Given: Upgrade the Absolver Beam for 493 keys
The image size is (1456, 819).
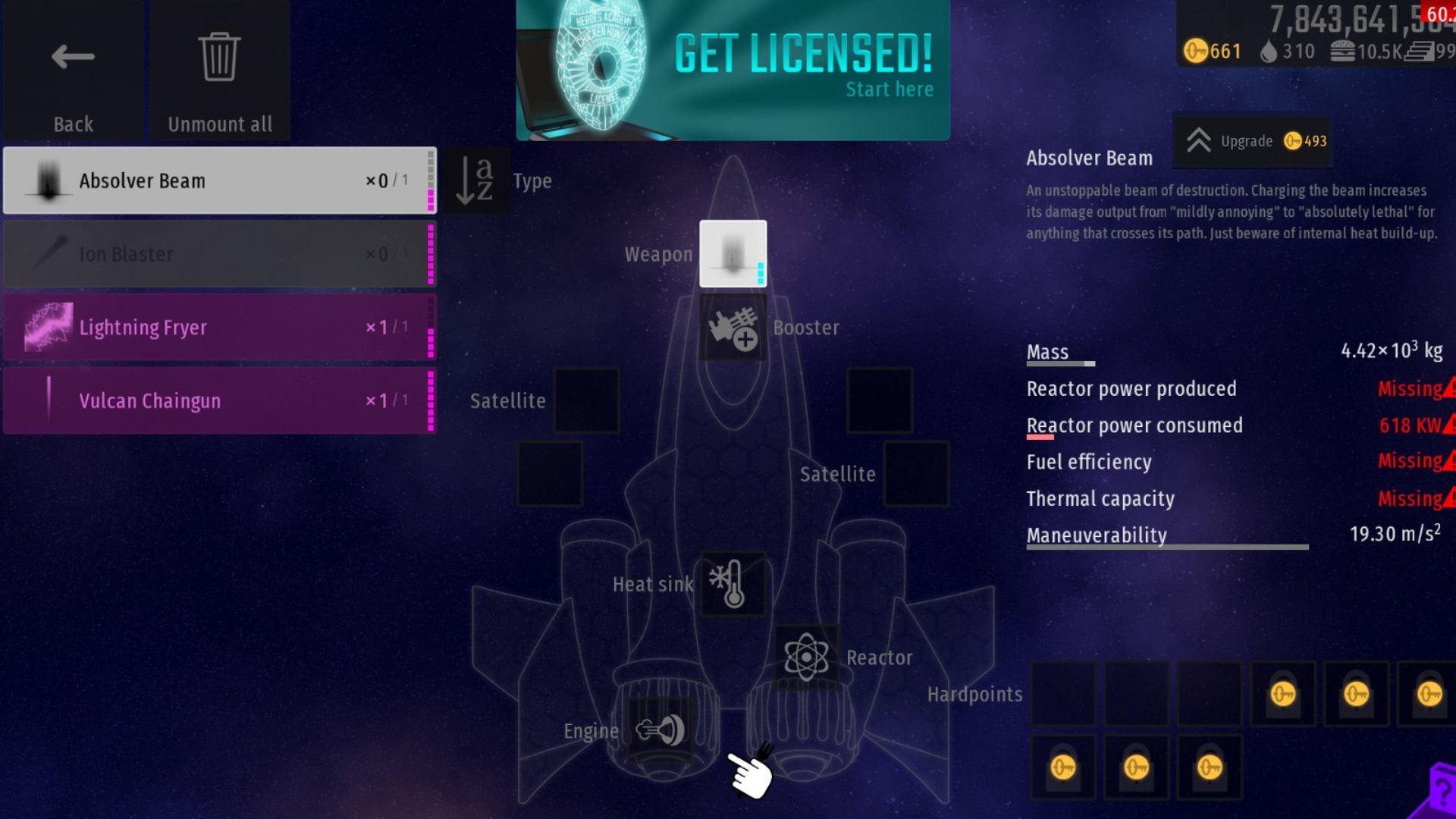Looking at the screenshot, I should pyautogui.click(x=1253, y=141).
